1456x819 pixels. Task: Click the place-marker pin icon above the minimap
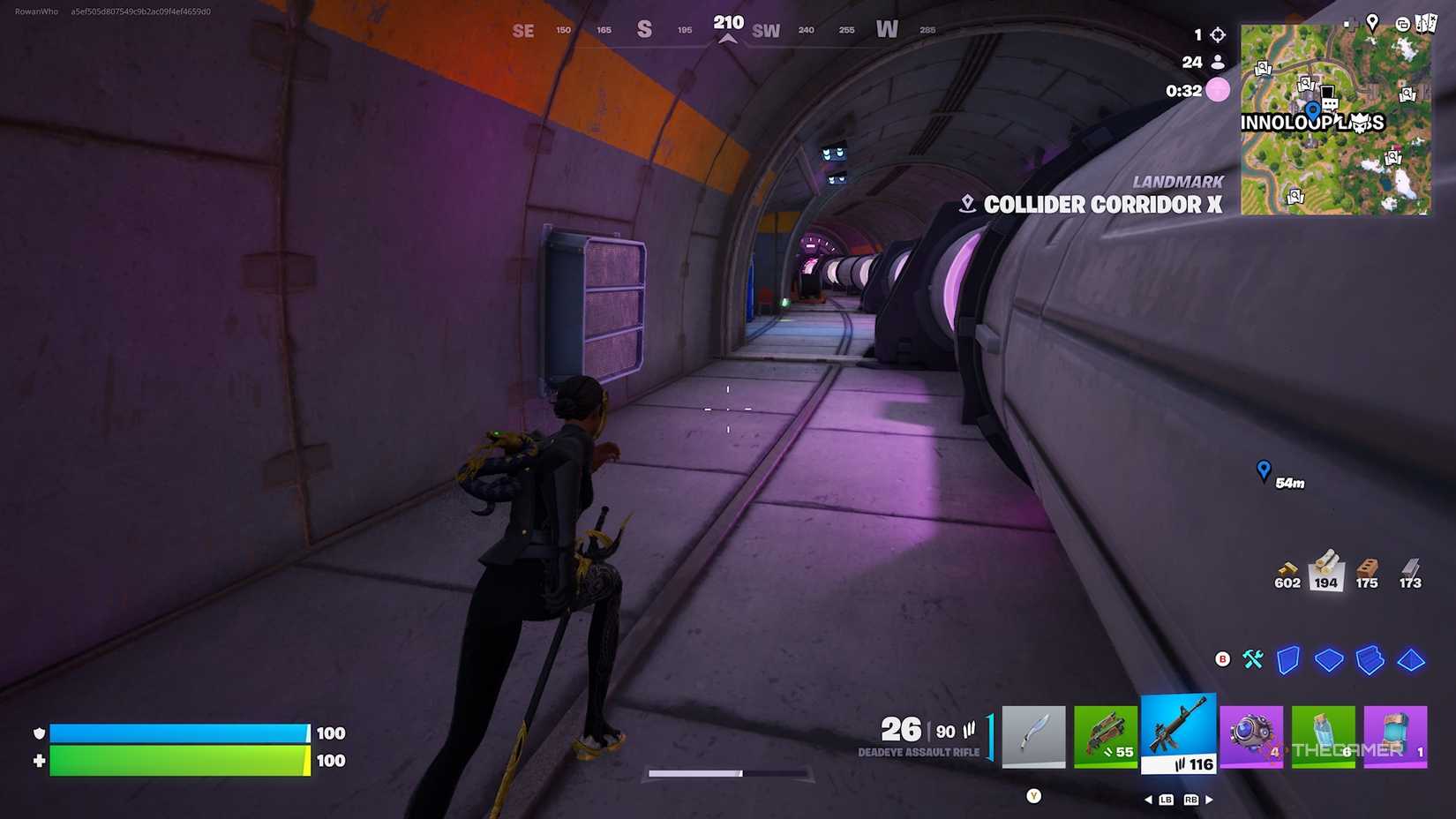pyautogui.click(x=1372, y=23)
